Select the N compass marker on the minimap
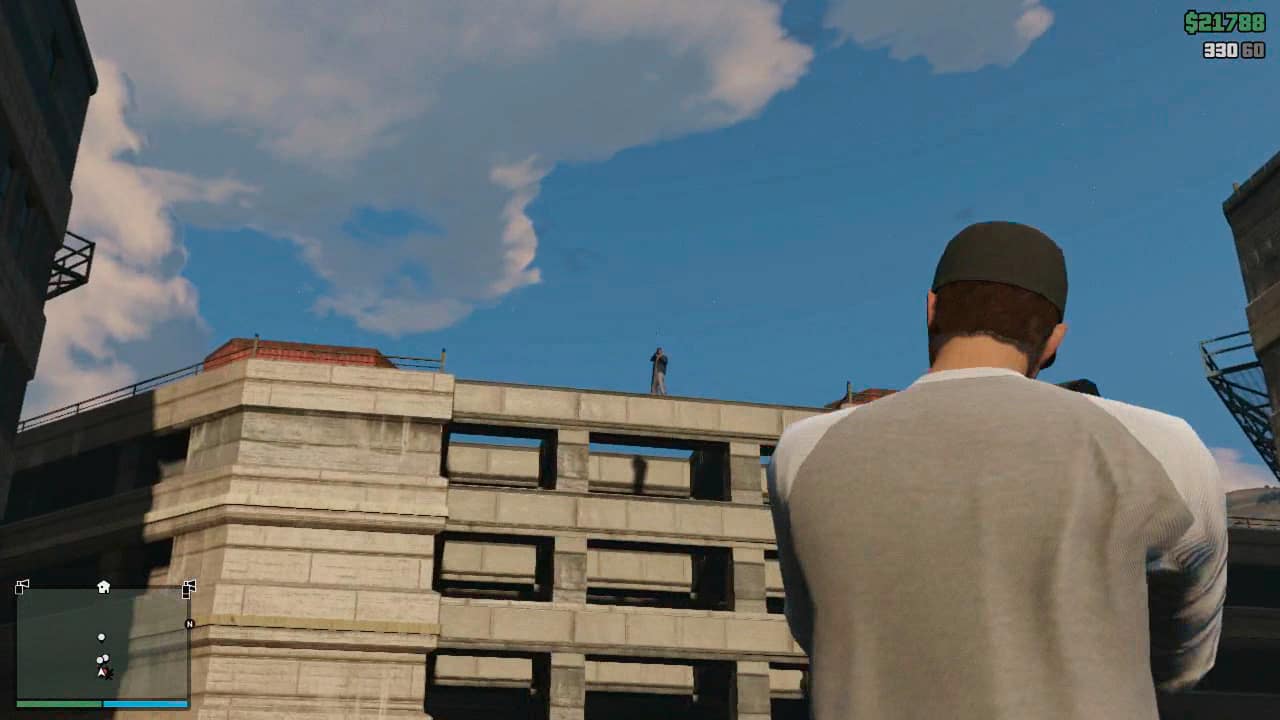This screenshot has width=1280, height=720. click(189, 624)
